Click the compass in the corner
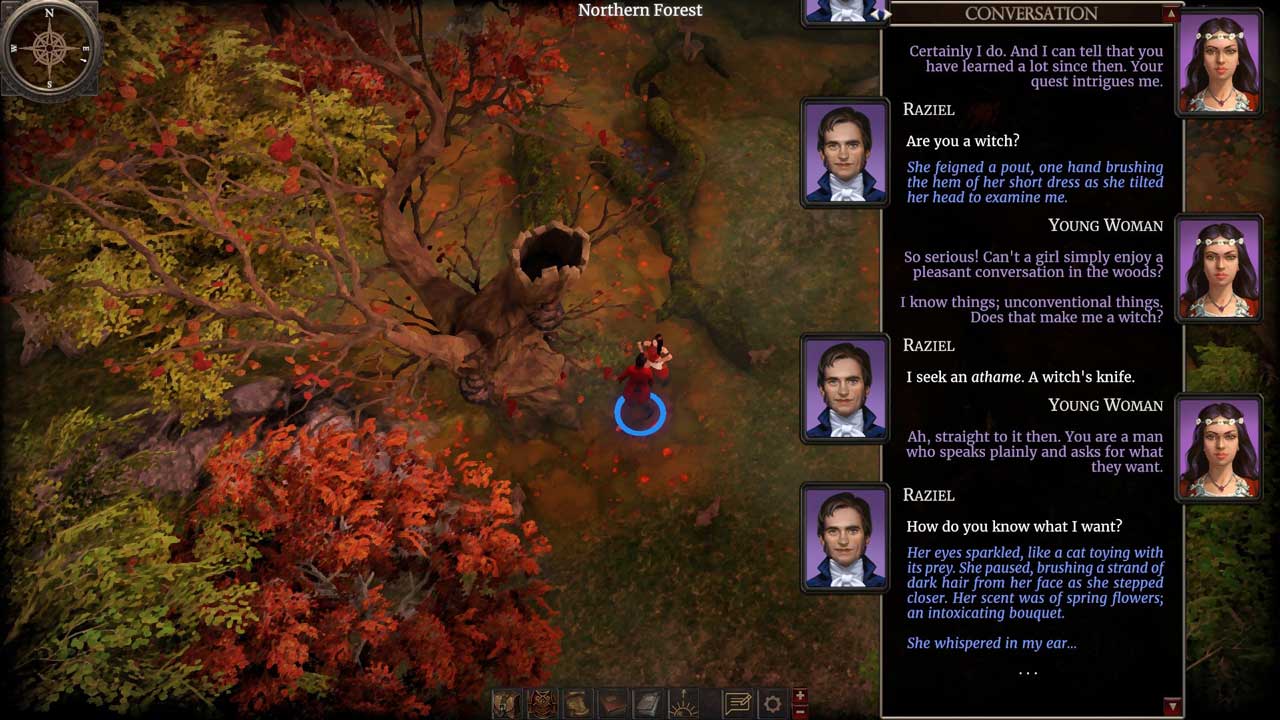 (49, 47)
